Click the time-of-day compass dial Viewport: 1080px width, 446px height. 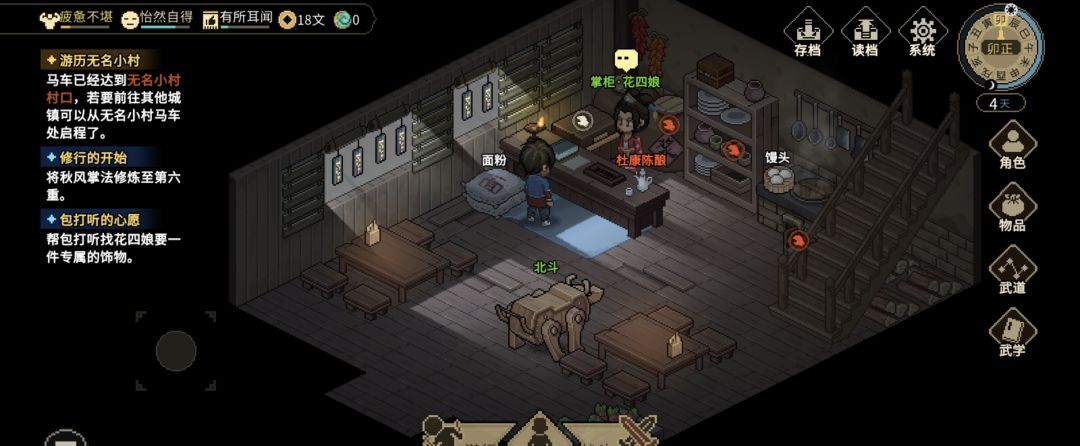pos(1000,46)
